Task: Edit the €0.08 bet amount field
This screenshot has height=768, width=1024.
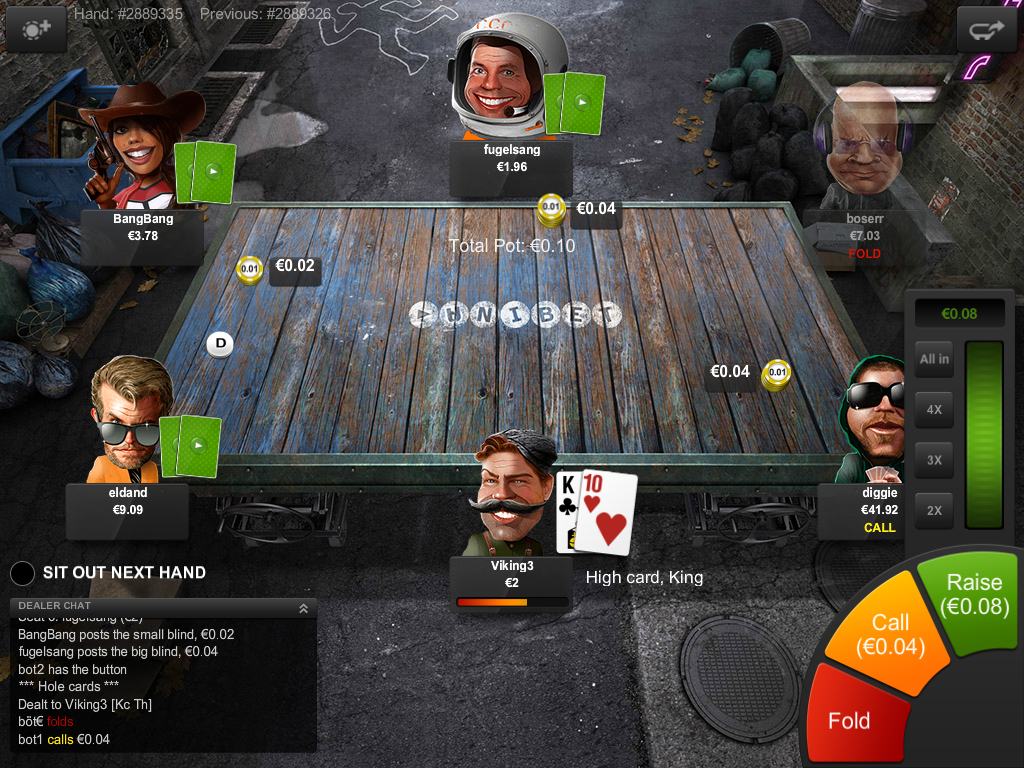Action: pyautogui.click(x=959, y=313)
